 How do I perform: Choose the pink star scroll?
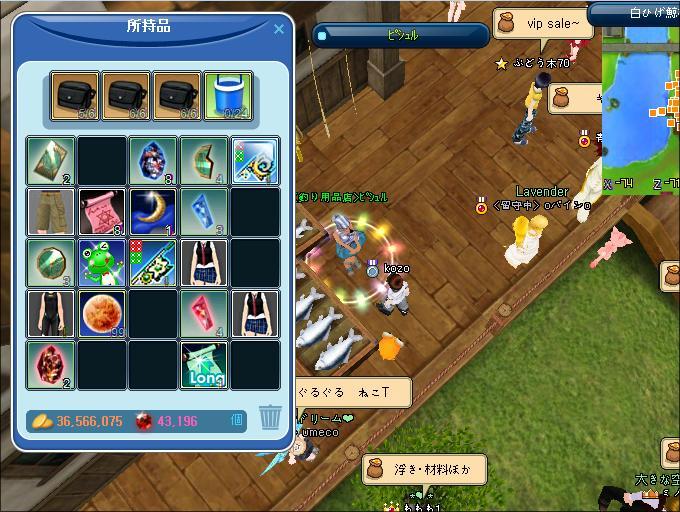pyautogui.click(x=101, y=212)
